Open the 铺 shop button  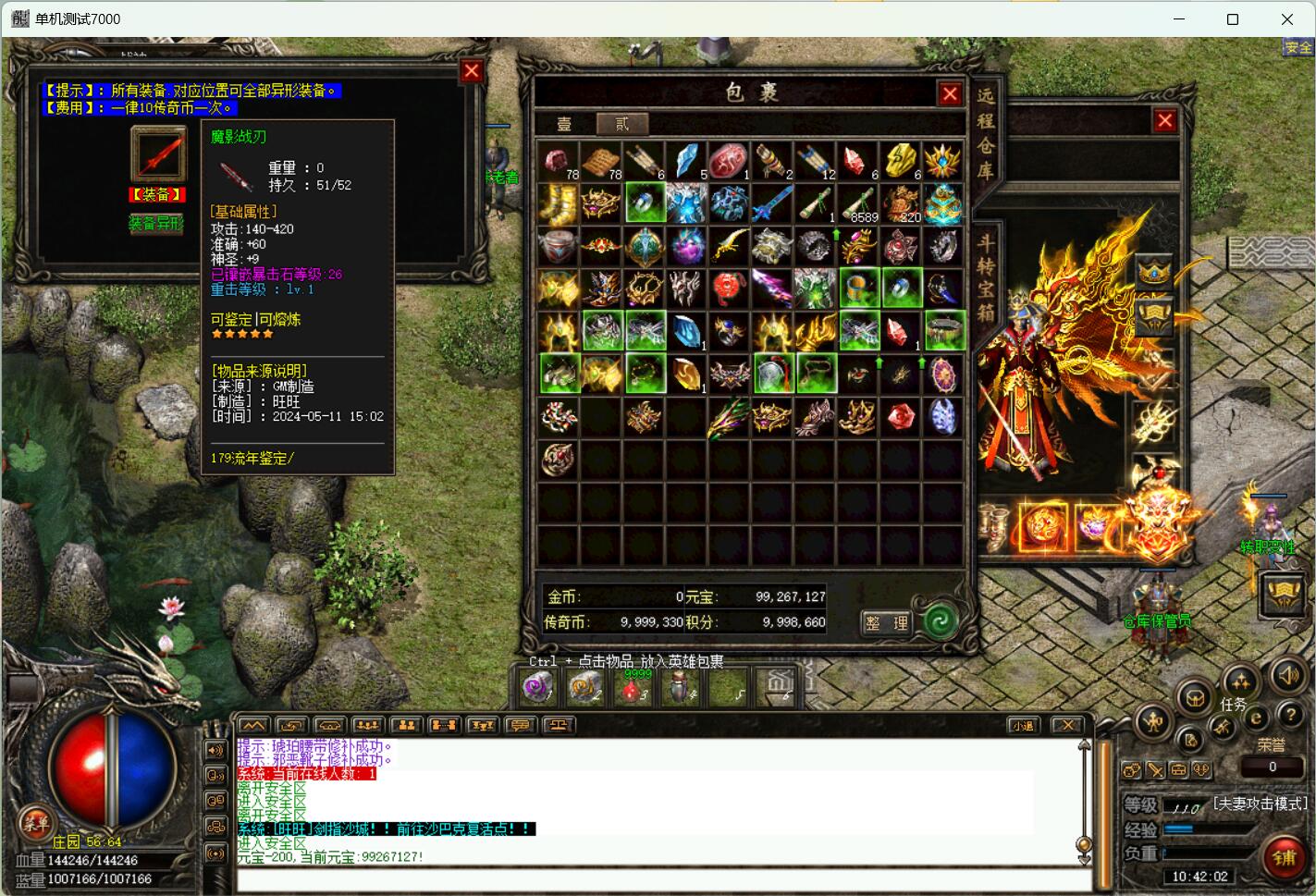1284,857
